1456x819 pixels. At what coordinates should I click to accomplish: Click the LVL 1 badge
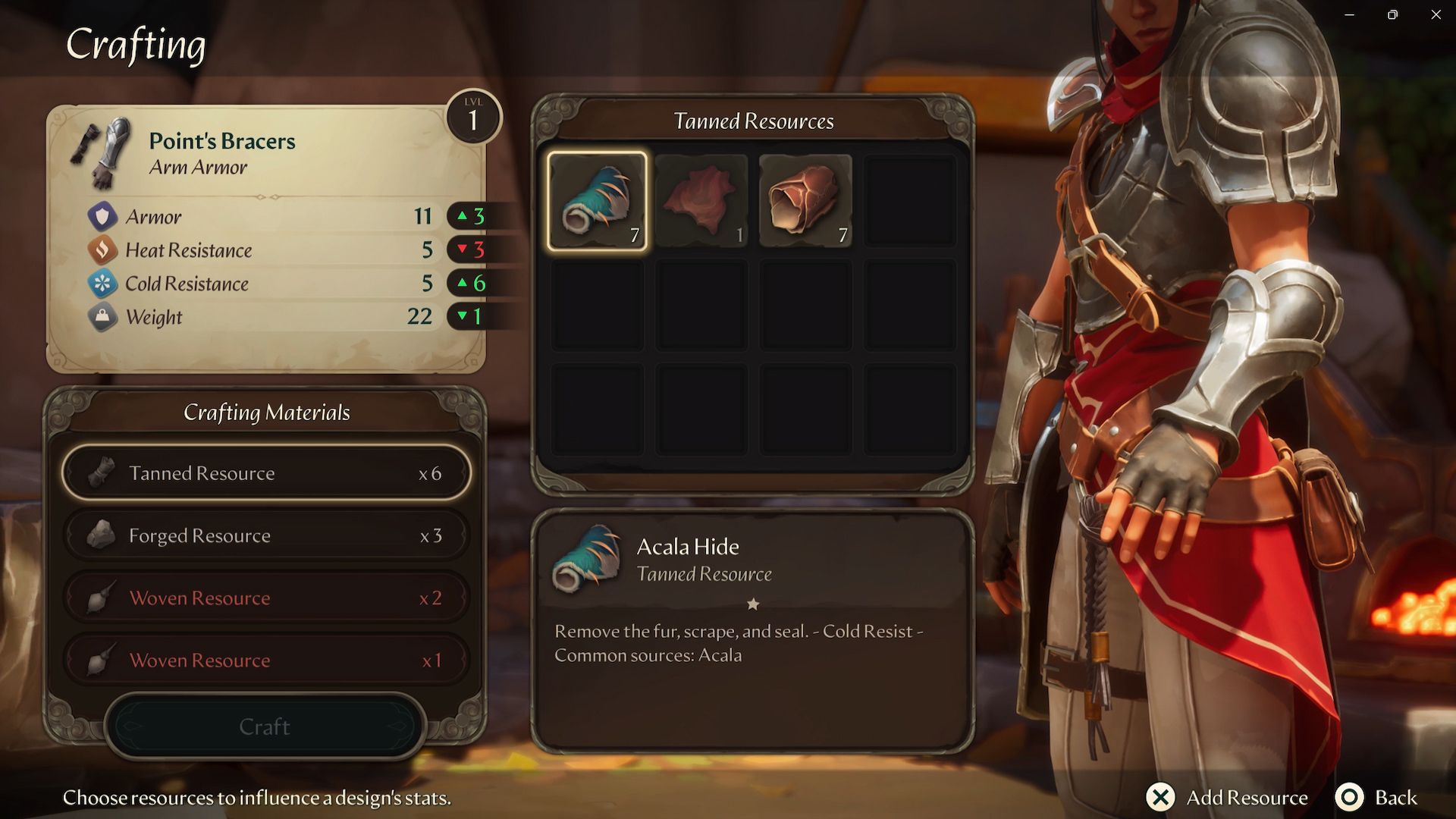[474, 116]
